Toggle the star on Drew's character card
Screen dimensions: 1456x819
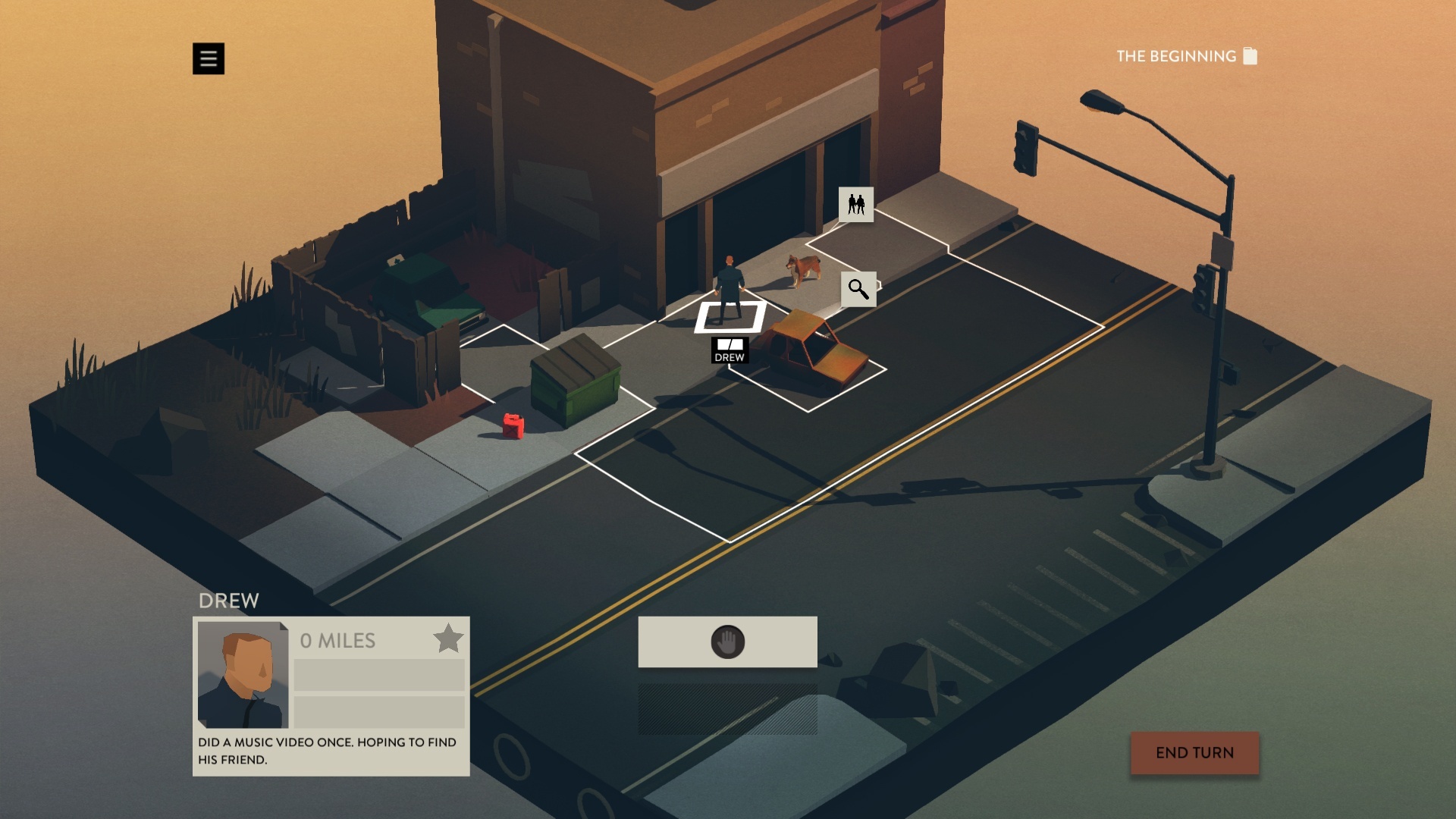448,638
